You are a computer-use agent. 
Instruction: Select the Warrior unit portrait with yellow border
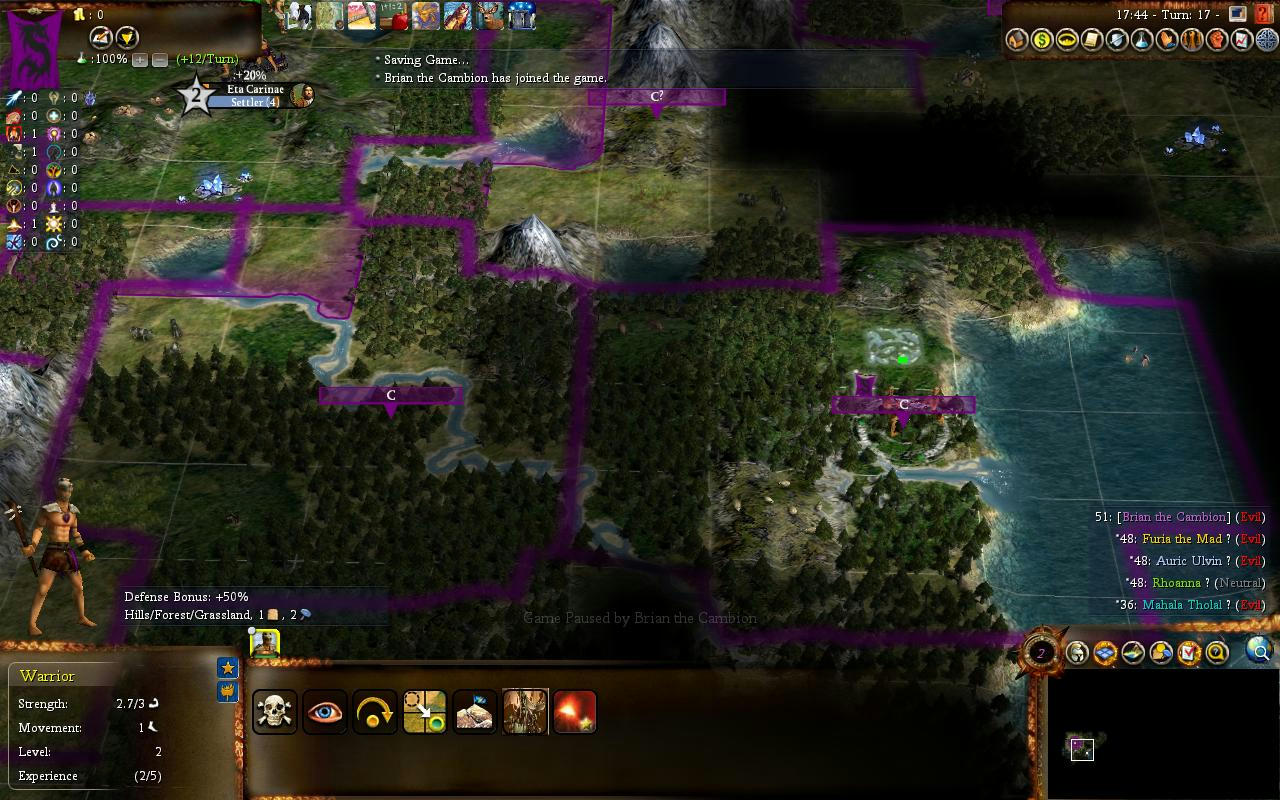click(265, 643)
